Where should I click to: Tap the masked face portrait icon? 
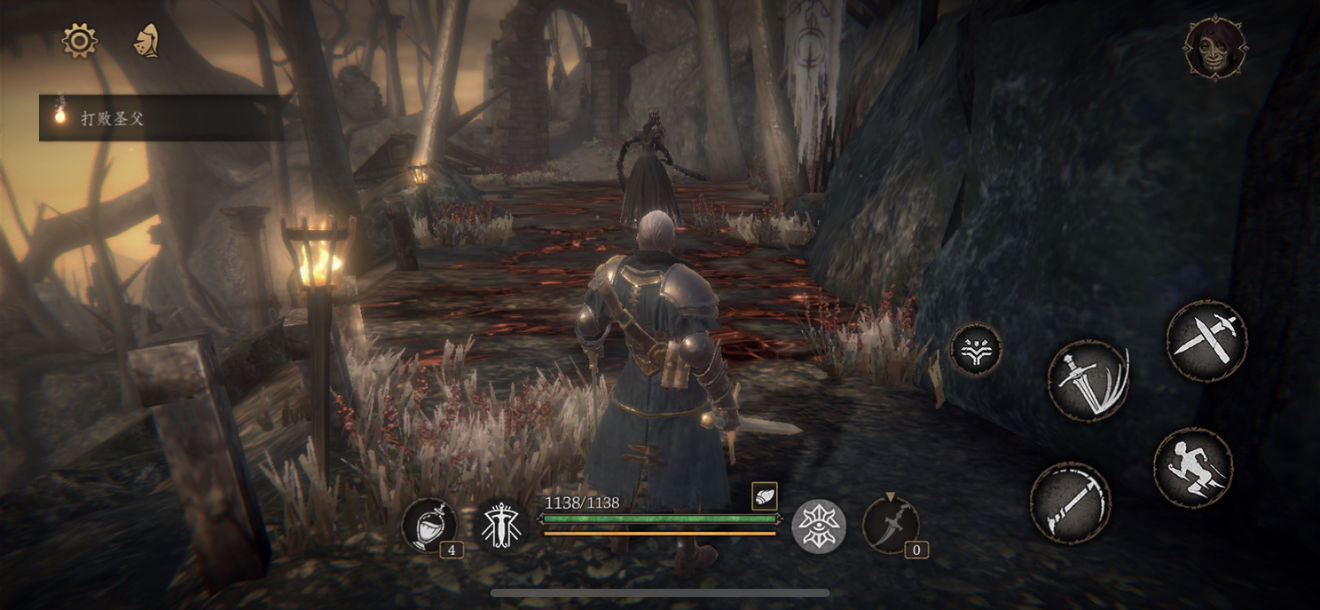click(1215, 47)
